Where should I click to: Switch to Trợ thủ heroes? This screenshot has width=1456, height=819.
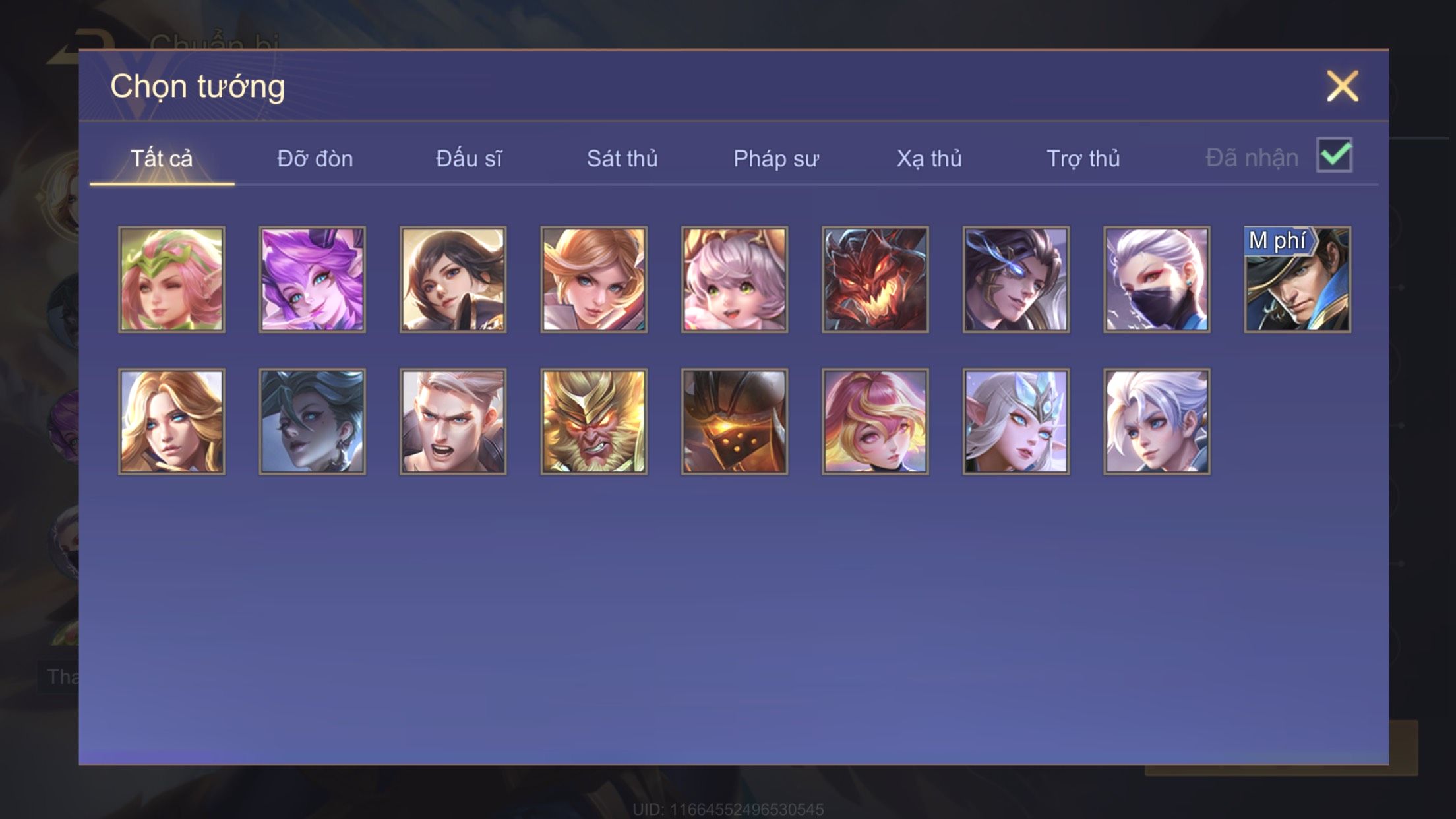[1083, 159]
